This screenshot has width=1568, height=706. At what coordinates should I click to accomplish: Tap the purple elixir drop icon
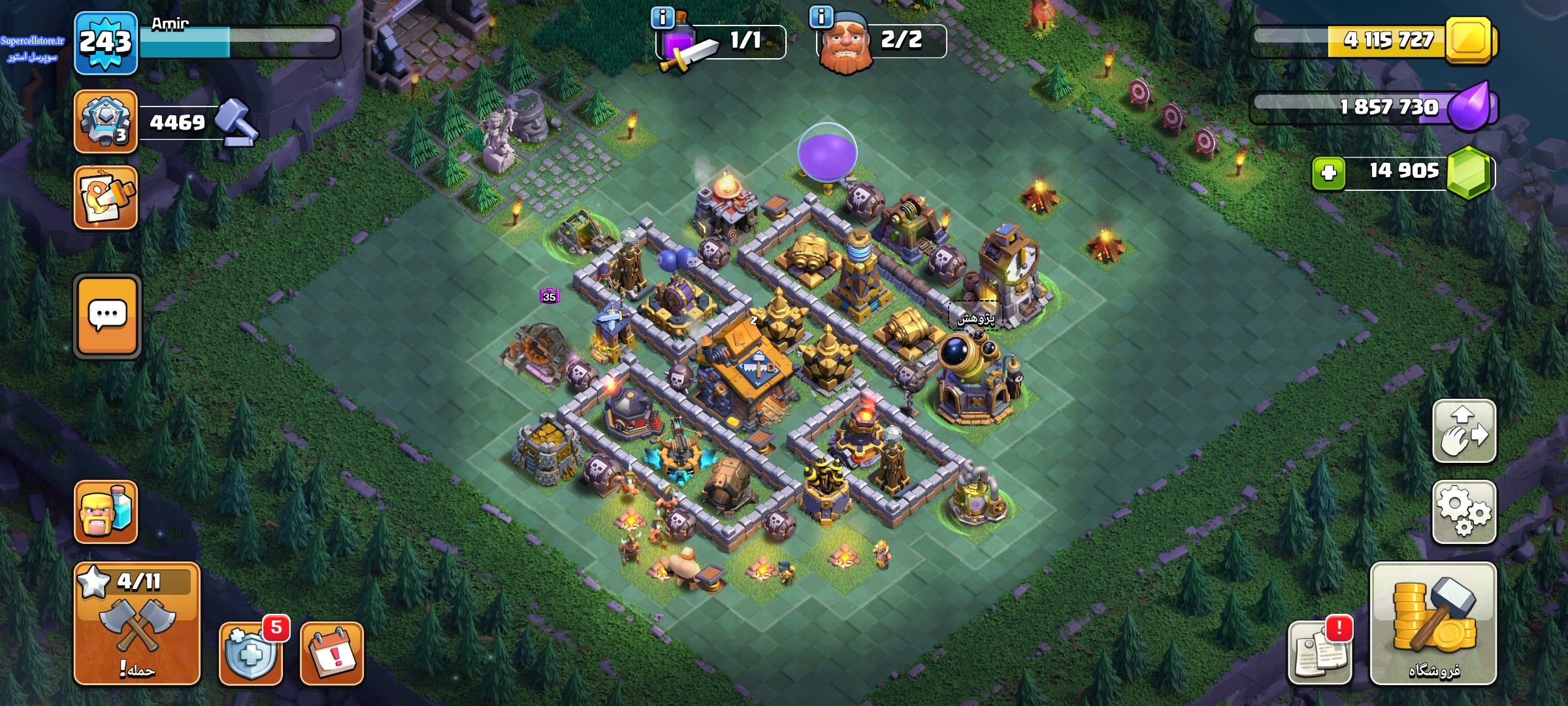[1470, 107]
